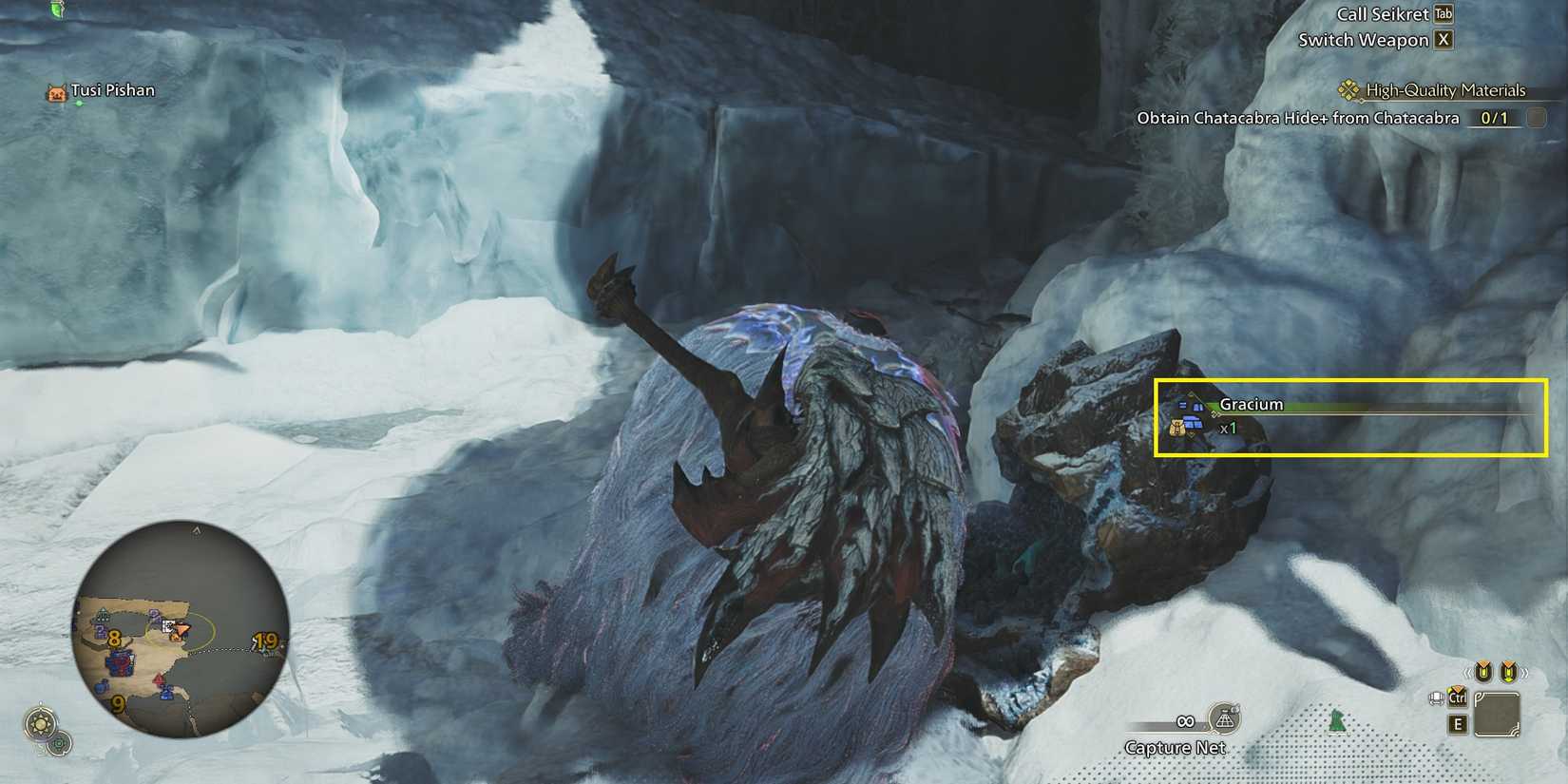The height and width of the screenshot is (784, 1568).
Task: Toggle the left Seikret mount prompt indicator
Action: (x=1483, y=671)
